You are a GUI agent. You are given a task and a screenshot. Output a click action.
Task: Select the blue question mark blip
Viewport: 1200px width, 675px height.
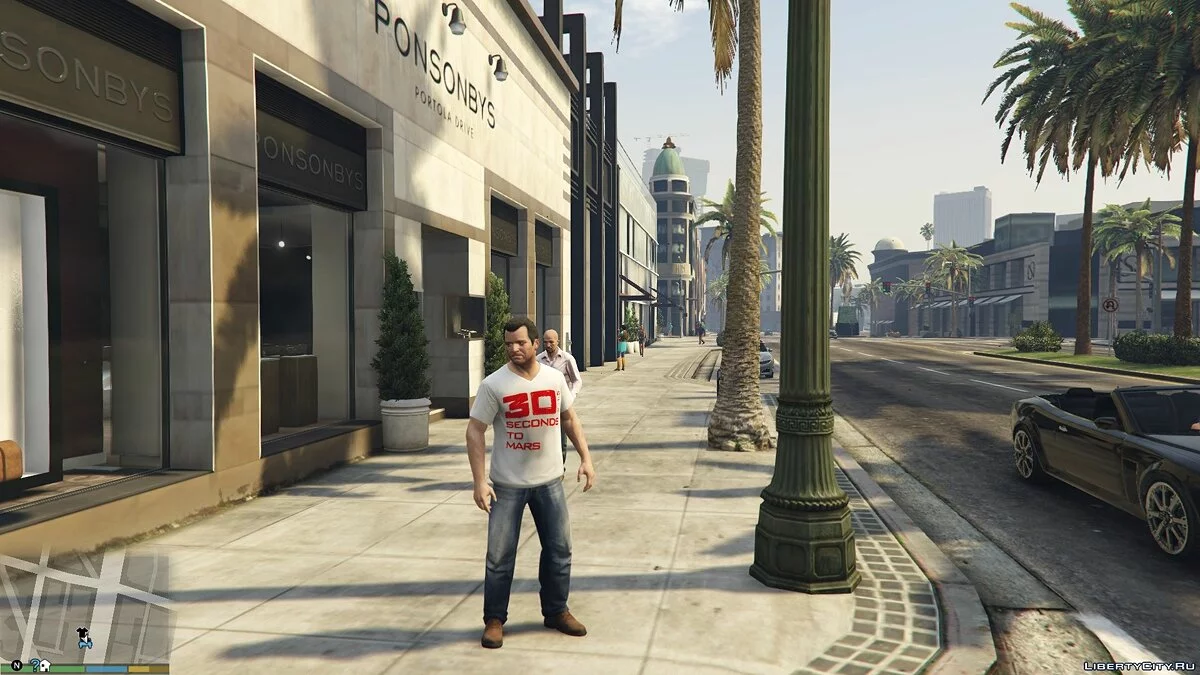34,664
